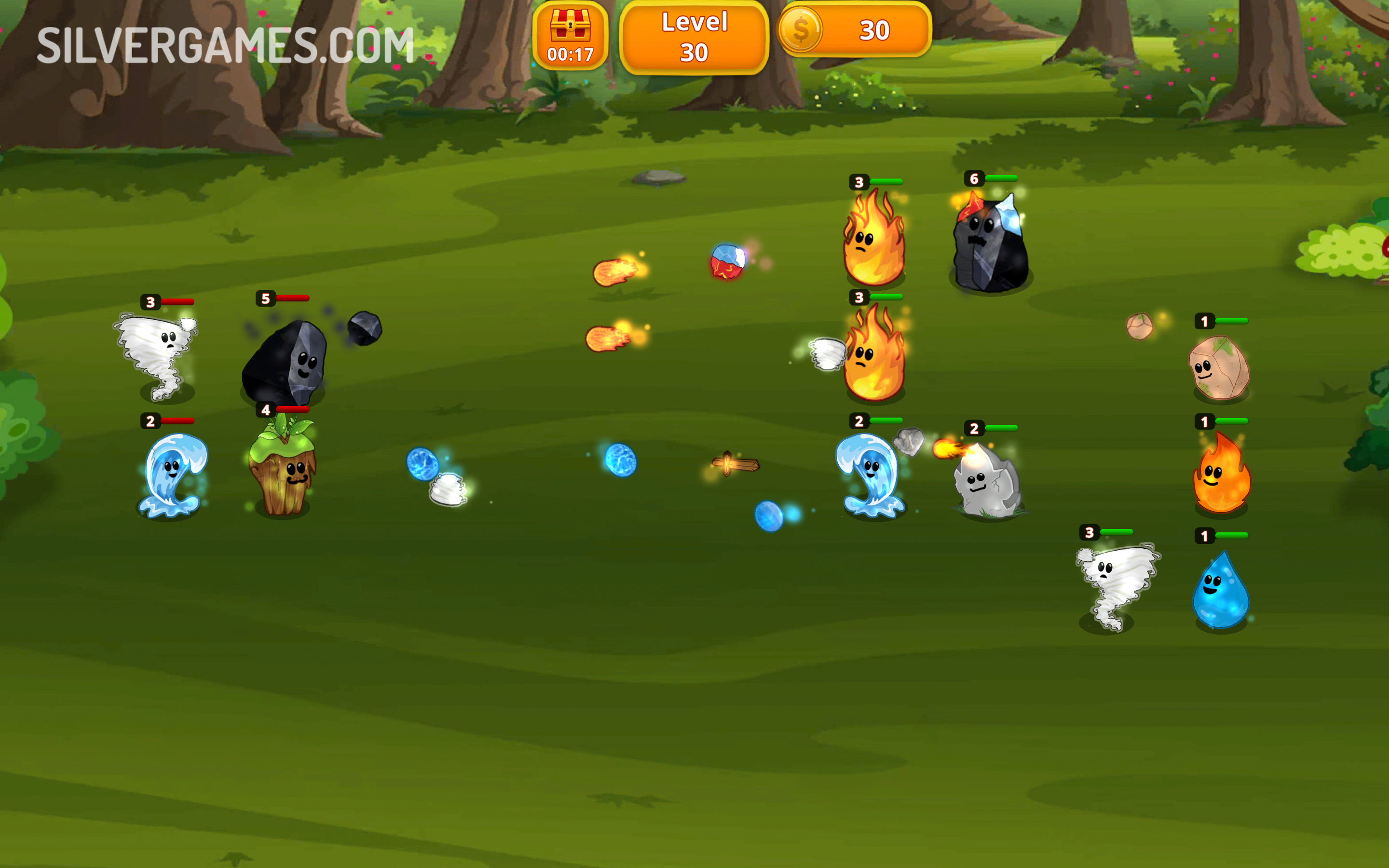
Task: Click the green health bar above the fire-ice rock
Action: click(1002, 179)
